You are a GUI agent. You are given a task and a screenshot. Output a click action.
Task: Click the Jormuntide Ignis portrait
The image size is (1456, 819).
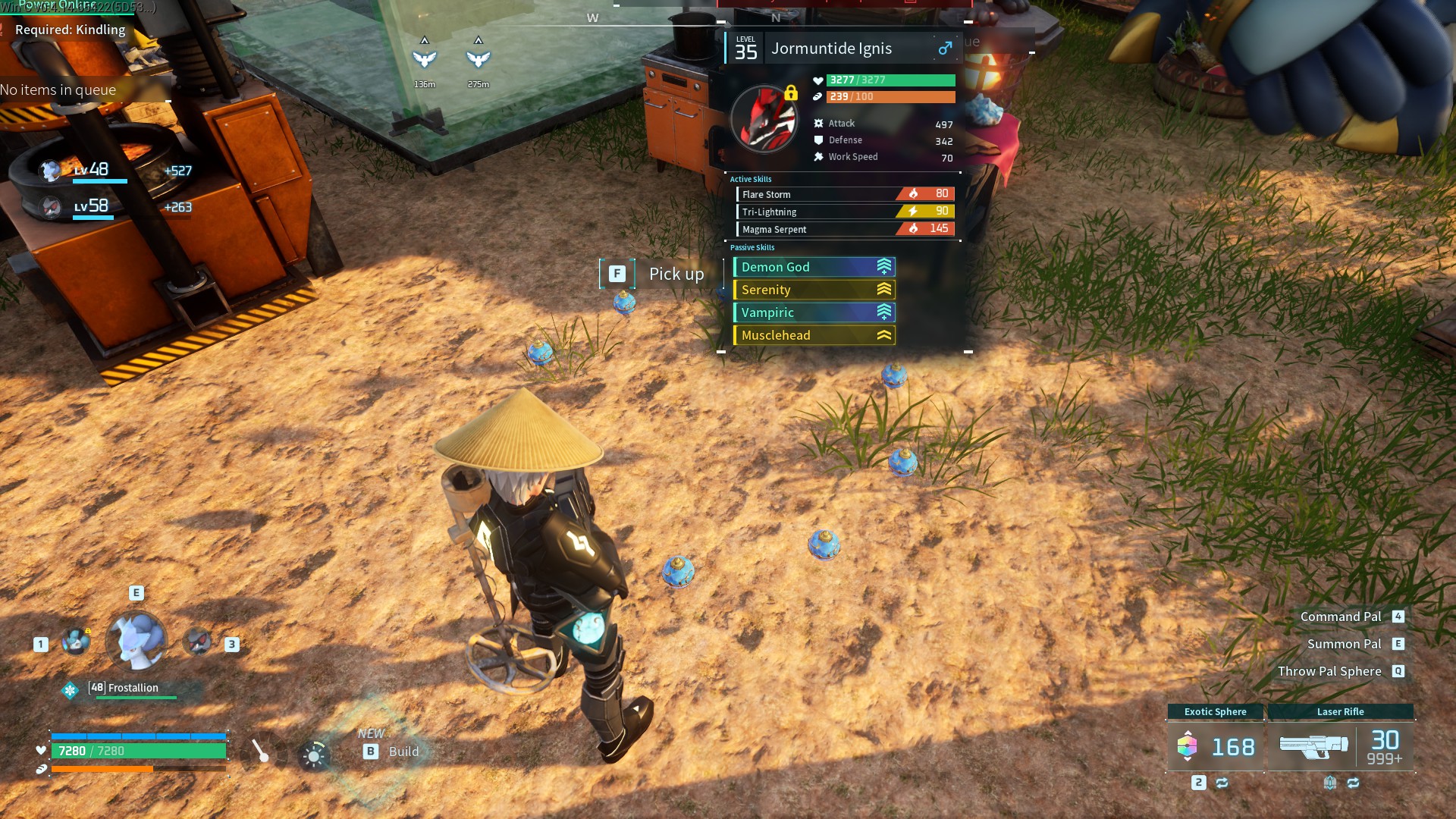coord(764,119)
